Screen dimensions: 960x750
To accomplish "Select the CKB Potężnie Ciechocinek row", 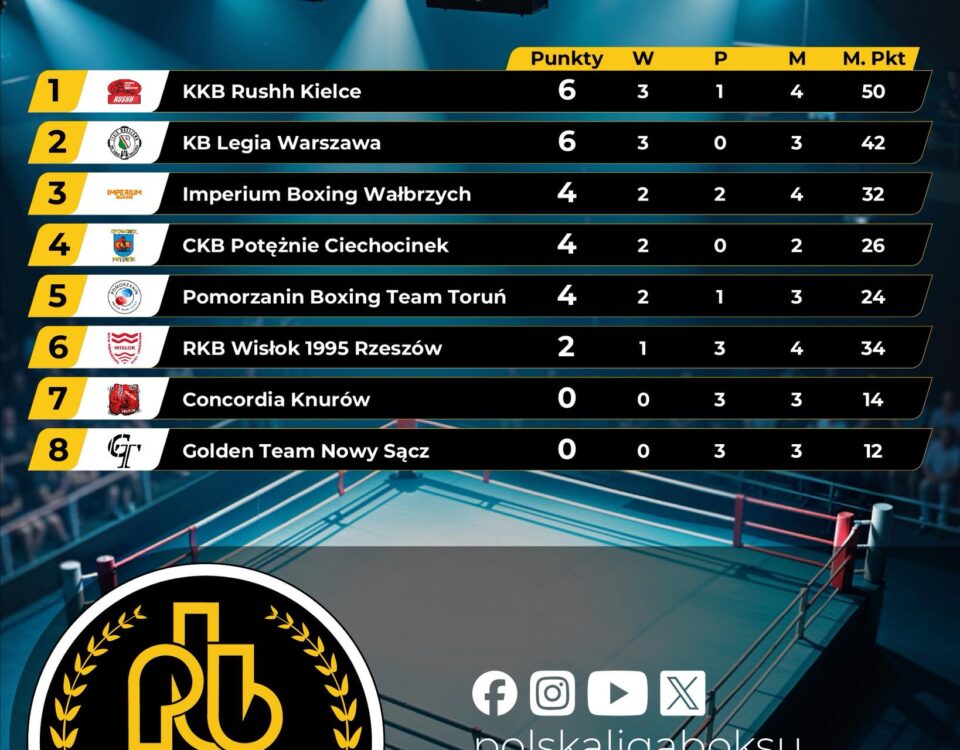I will tap(315, 245).
